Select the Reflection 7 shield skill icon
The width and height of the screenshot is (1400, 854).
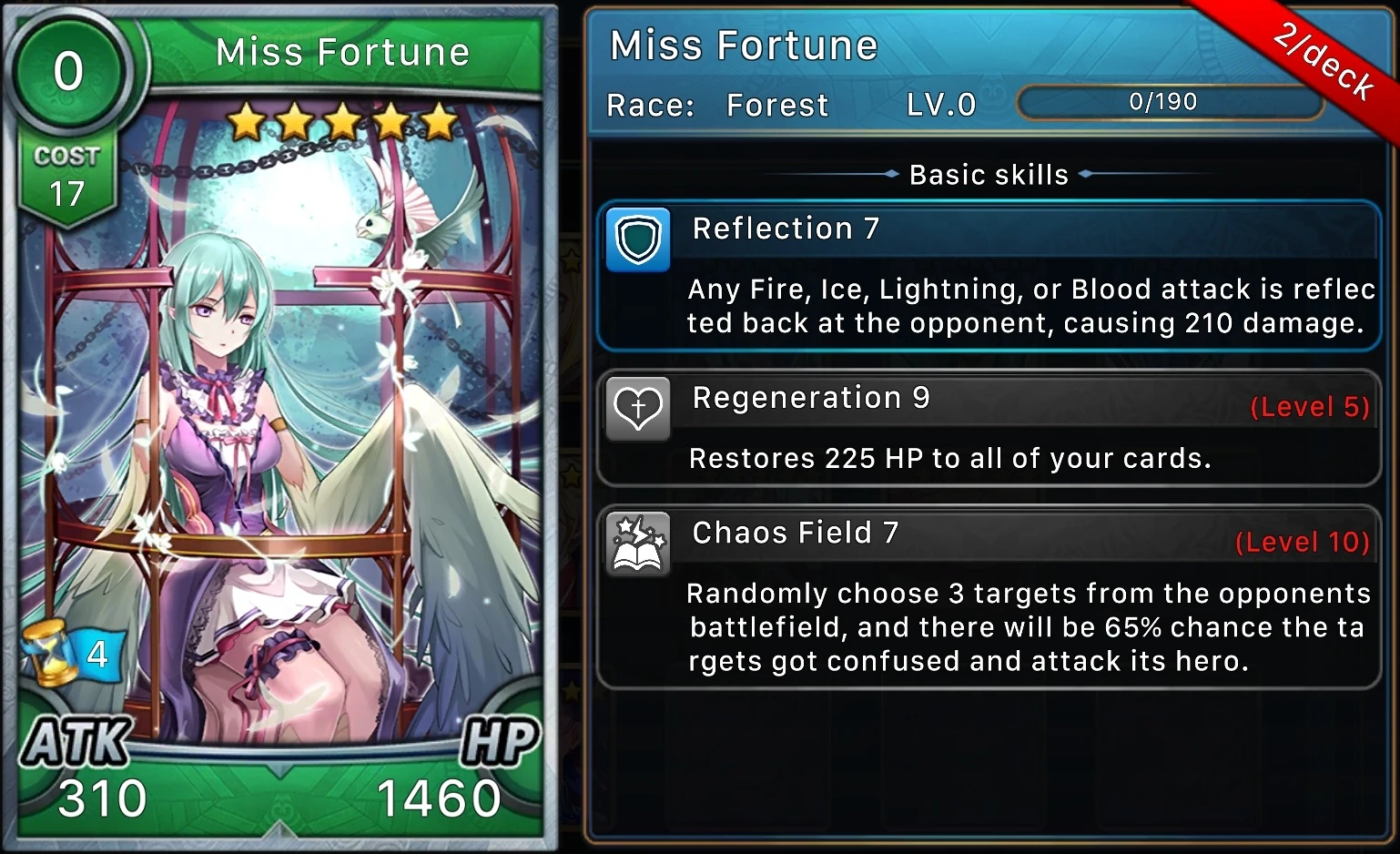click(x=637, y=239)
